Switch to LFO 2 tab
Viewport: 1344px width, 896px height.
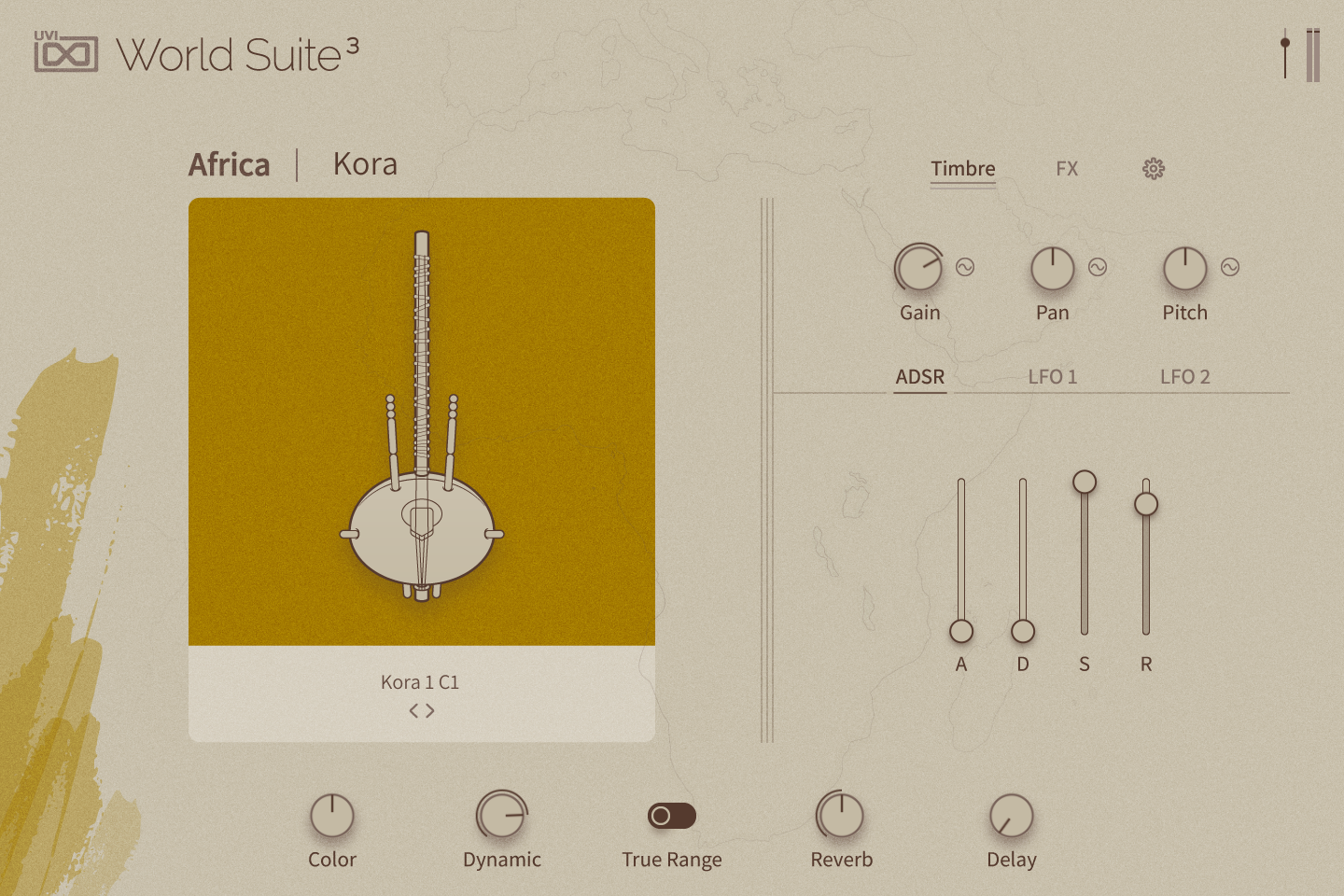[x=1185, y=377]
